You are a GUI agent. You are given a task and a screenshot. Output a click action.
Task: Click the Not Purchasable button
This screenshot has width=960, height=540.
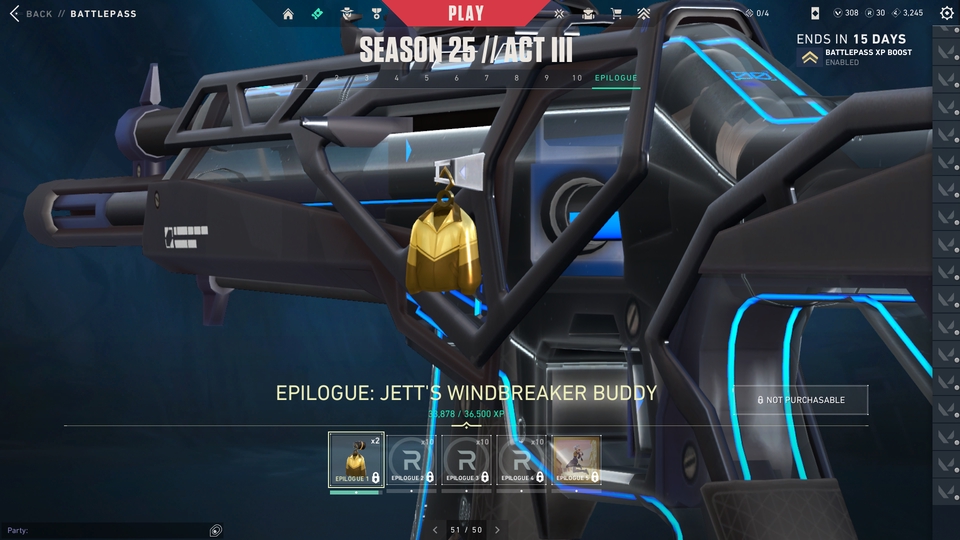[800, 400]
